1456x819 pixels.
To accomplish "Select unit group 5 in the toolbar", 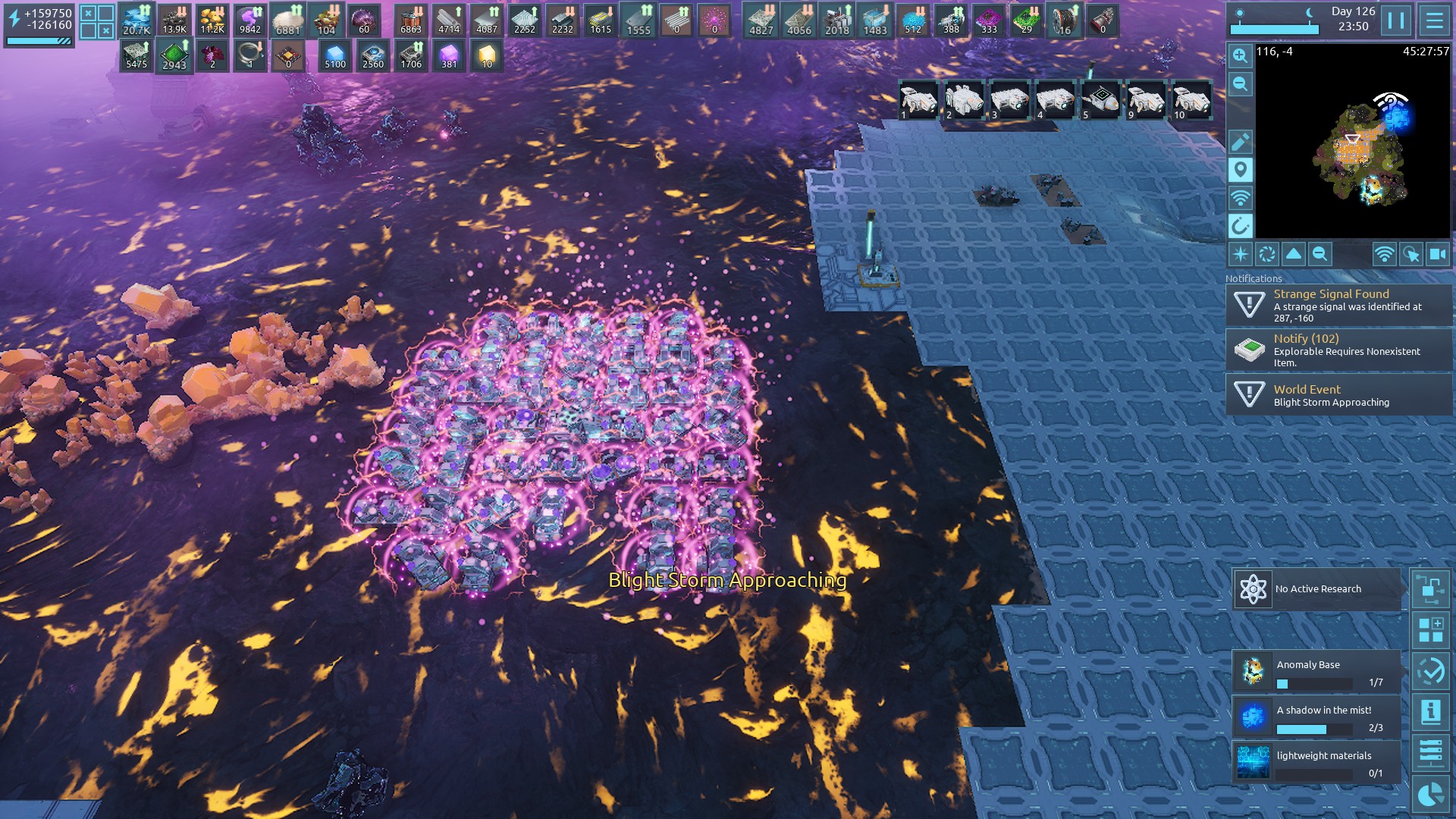I will pyautogui.click(x=1100, y=100).
